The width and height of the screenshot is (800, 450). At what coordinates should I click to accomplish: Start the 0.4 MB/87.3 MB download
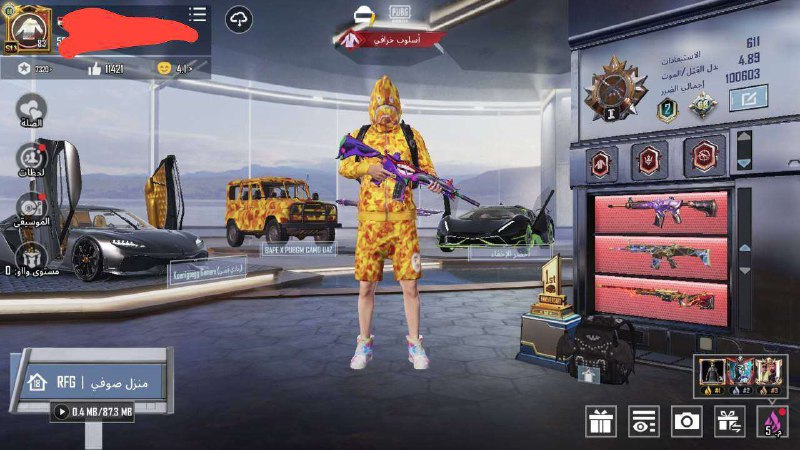[61, 411]
